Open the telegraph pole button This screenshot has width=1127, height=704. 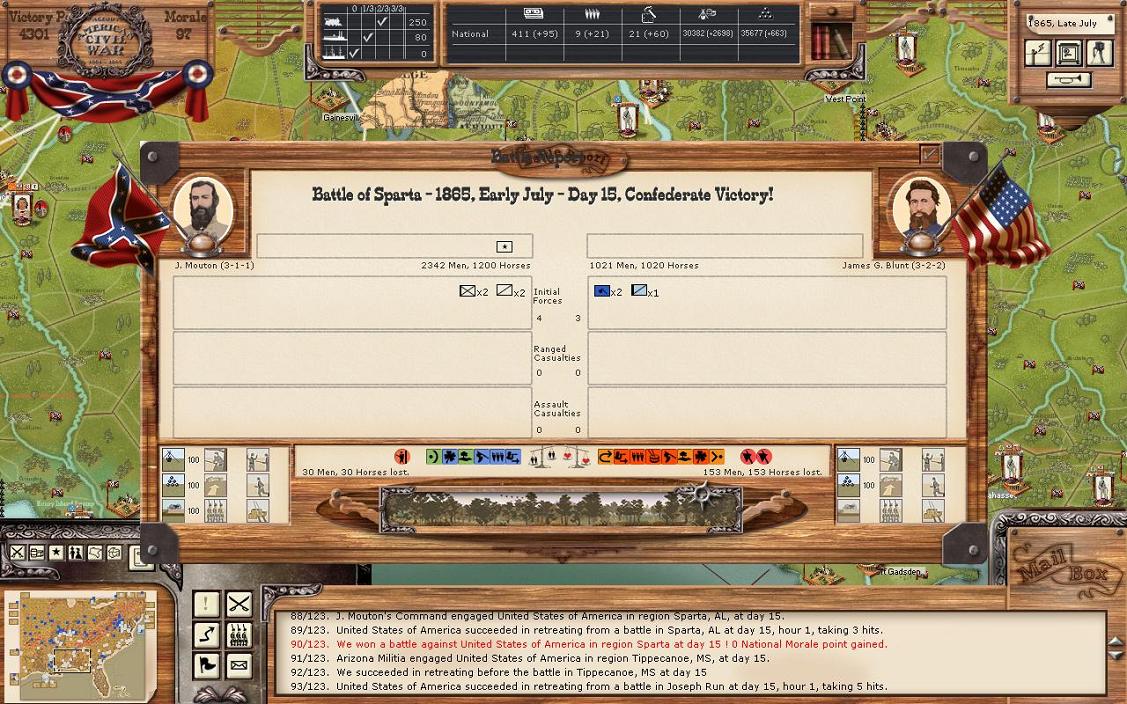[1039, 52]
